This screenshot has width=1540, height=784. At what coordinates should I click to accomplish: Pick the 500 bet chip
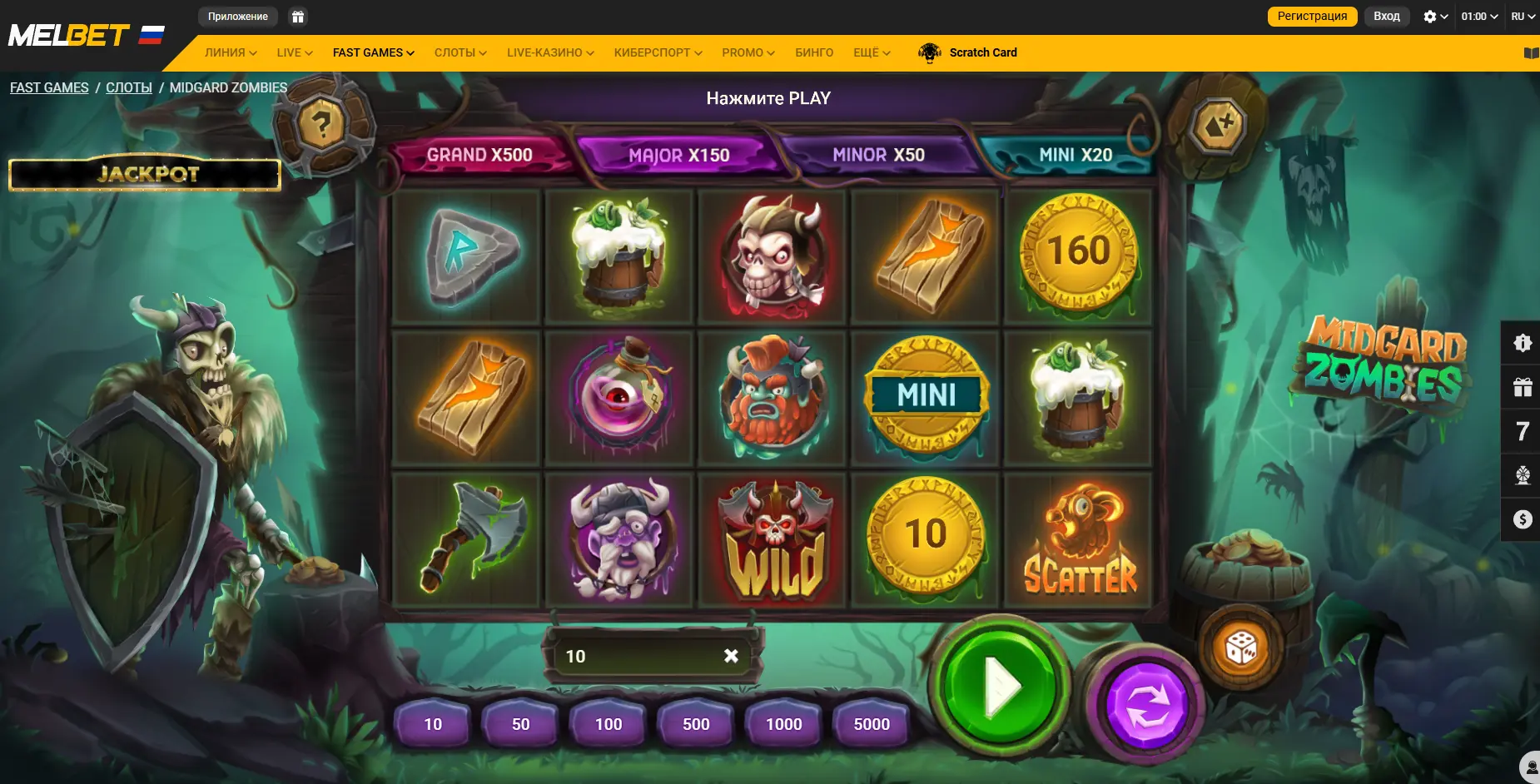696,724
